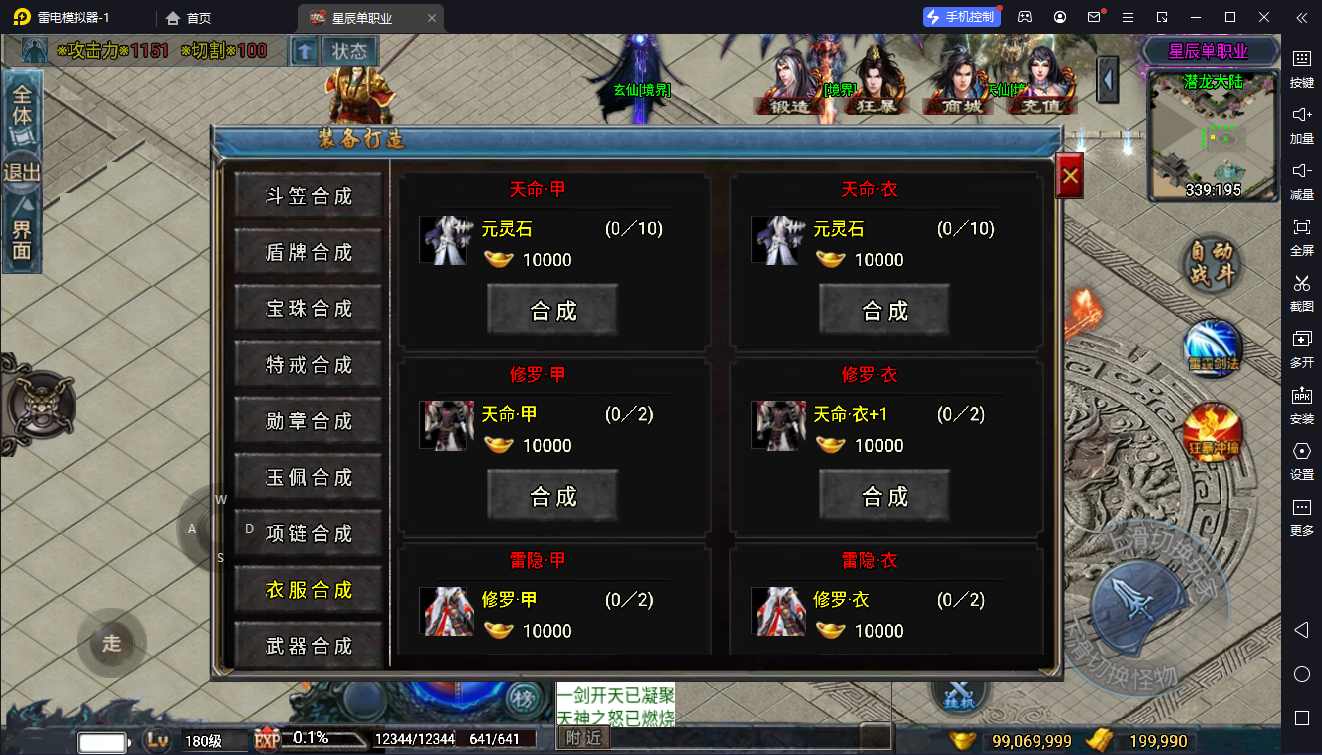The height and width of the screenshot is (755, 1322).
Task: Click the emulator's 截图 screenshot tool
Action: [1301, 291]
